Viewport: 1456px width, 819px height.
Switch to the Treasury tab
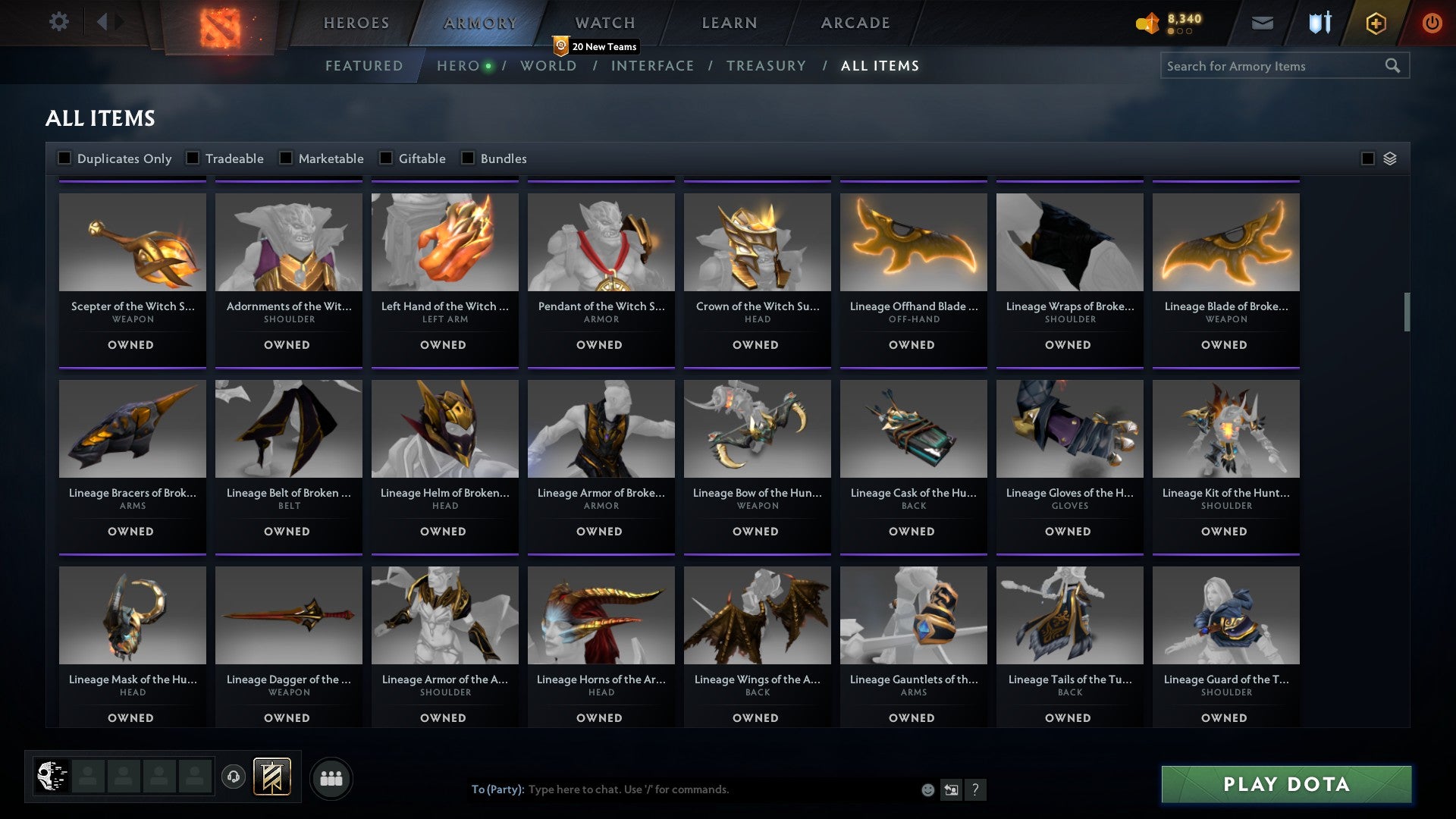coord(767,66)
